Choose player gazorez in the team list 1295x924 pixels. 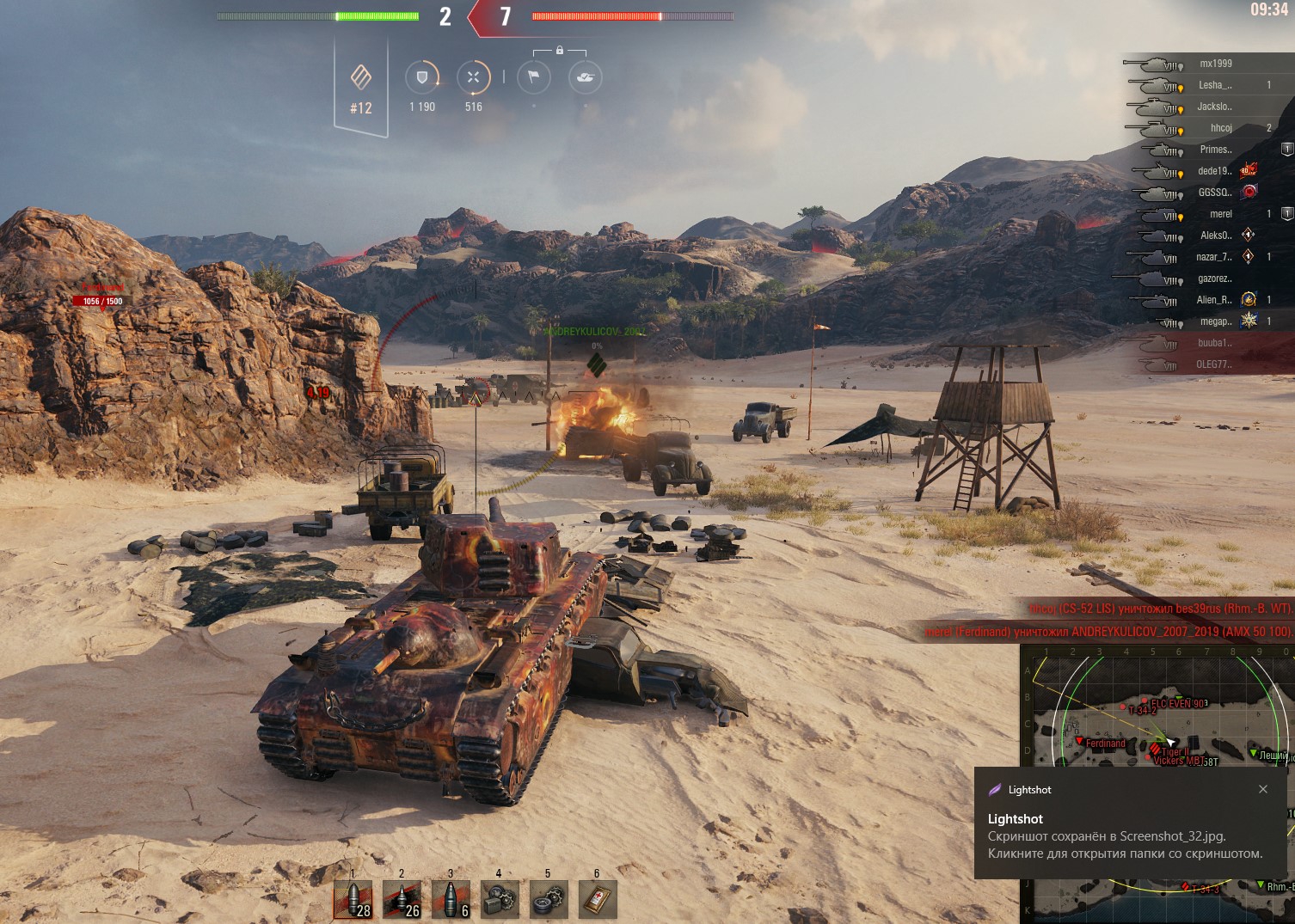(x=1214, y=278)
